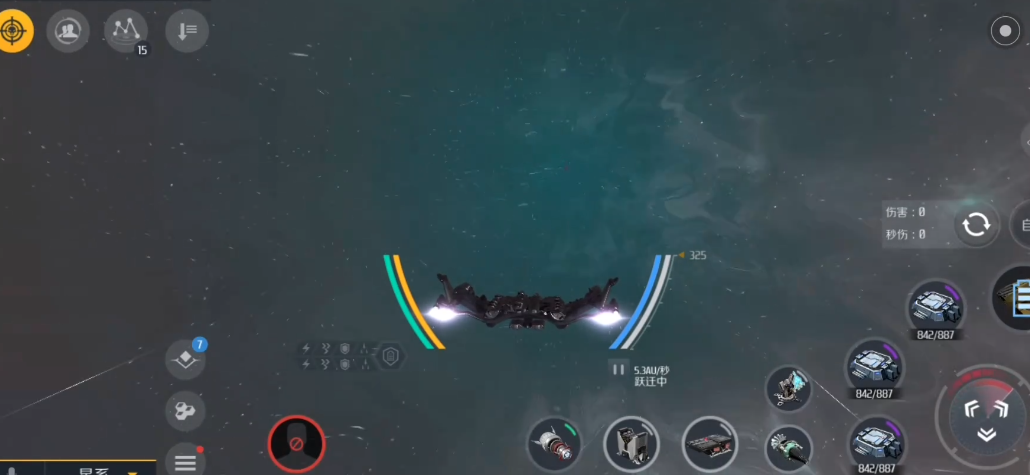Image resolution: width=1030 pixels, height=475 pixels.
Task: Activate the green-tipped thruster module
Action: [787, 446]
